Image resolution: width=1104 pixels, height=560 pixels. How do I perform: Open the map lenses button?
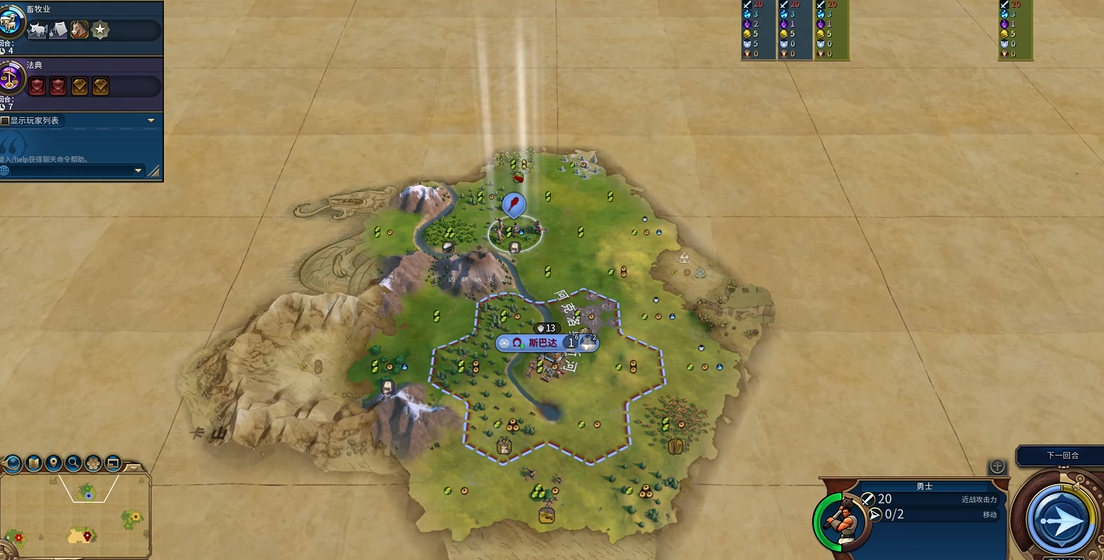click(x=32, y=463)
